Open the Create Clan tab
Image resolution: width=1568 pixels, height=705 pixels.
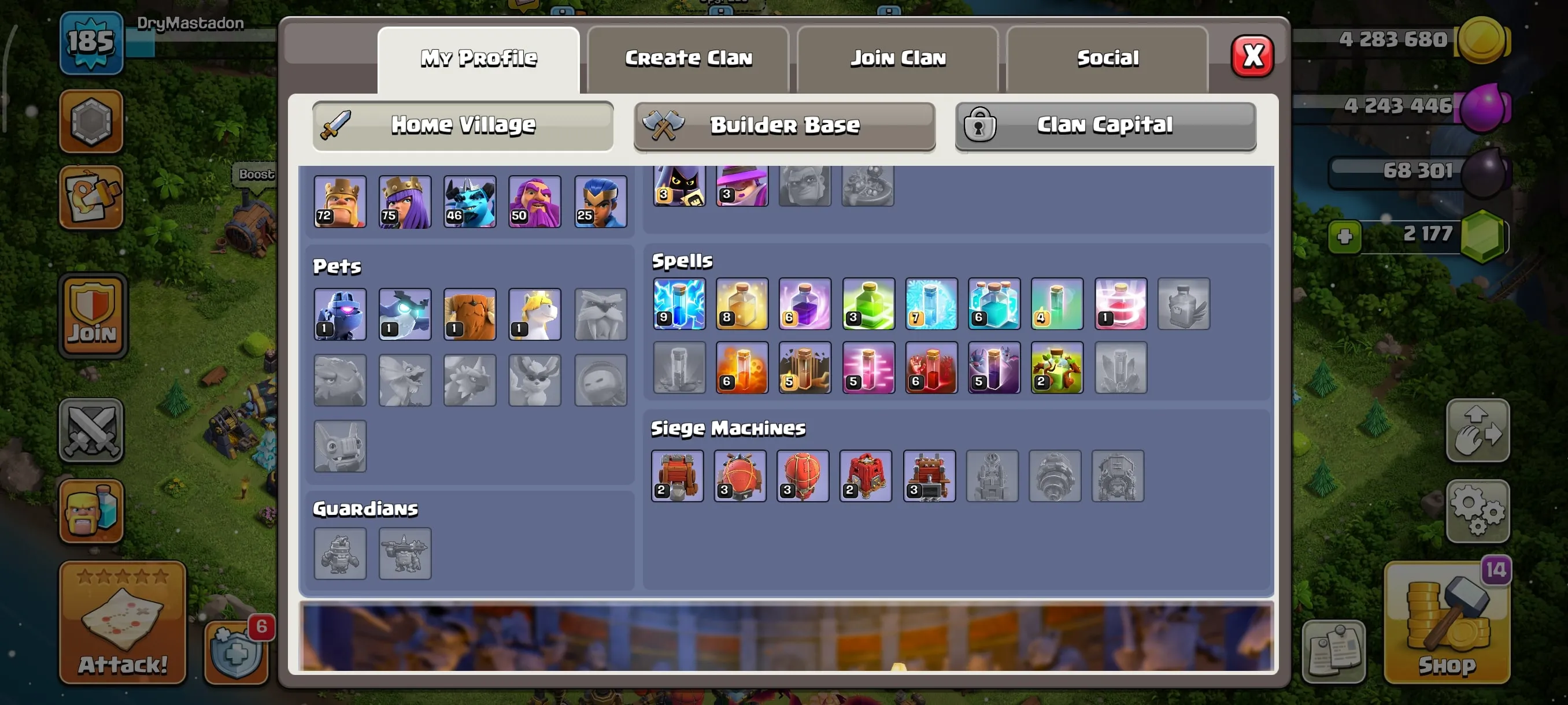[688, 58]
